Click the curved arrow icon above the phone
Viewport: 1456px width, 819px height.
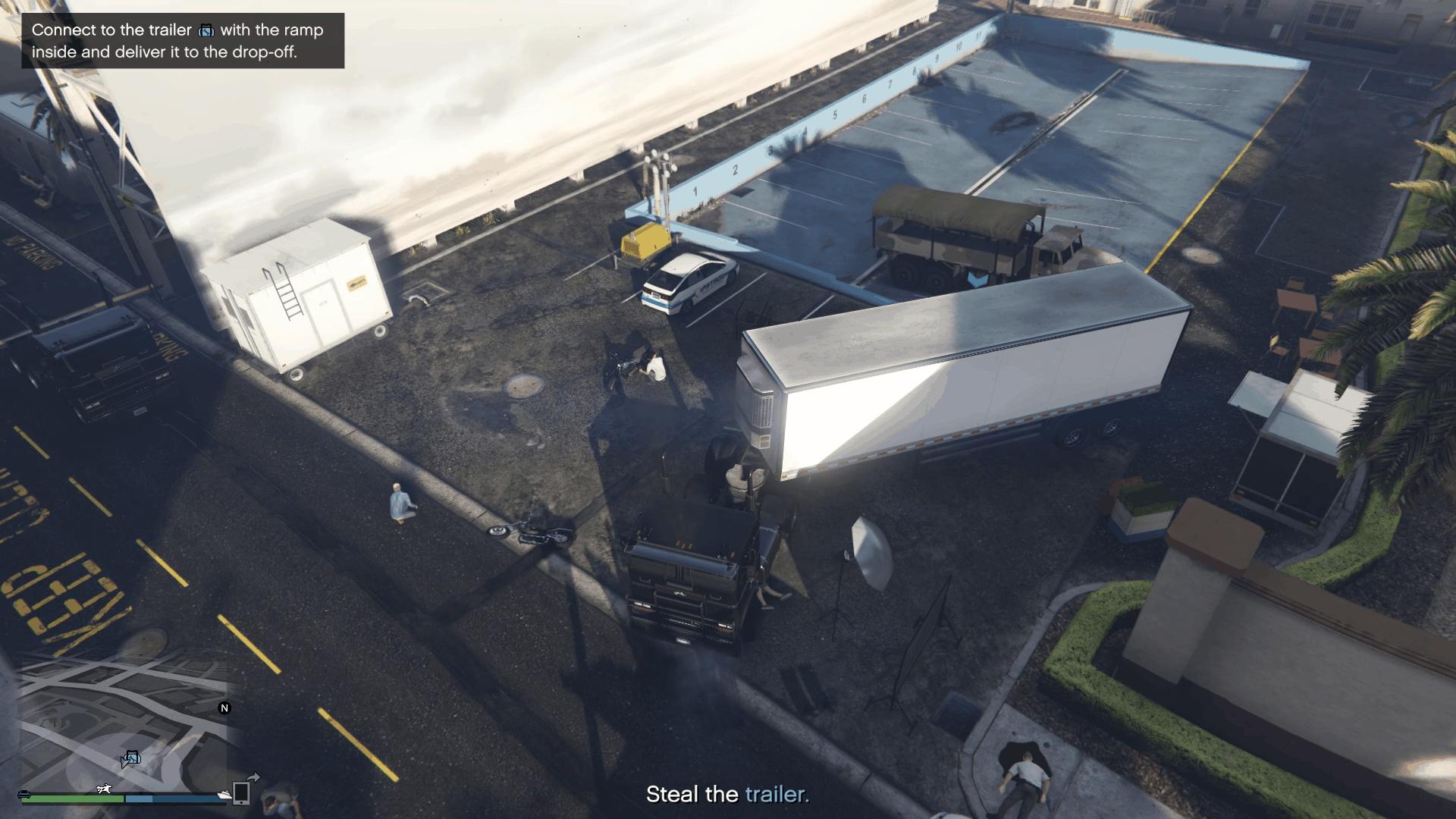pyautogui.click(x=255, y=777)
